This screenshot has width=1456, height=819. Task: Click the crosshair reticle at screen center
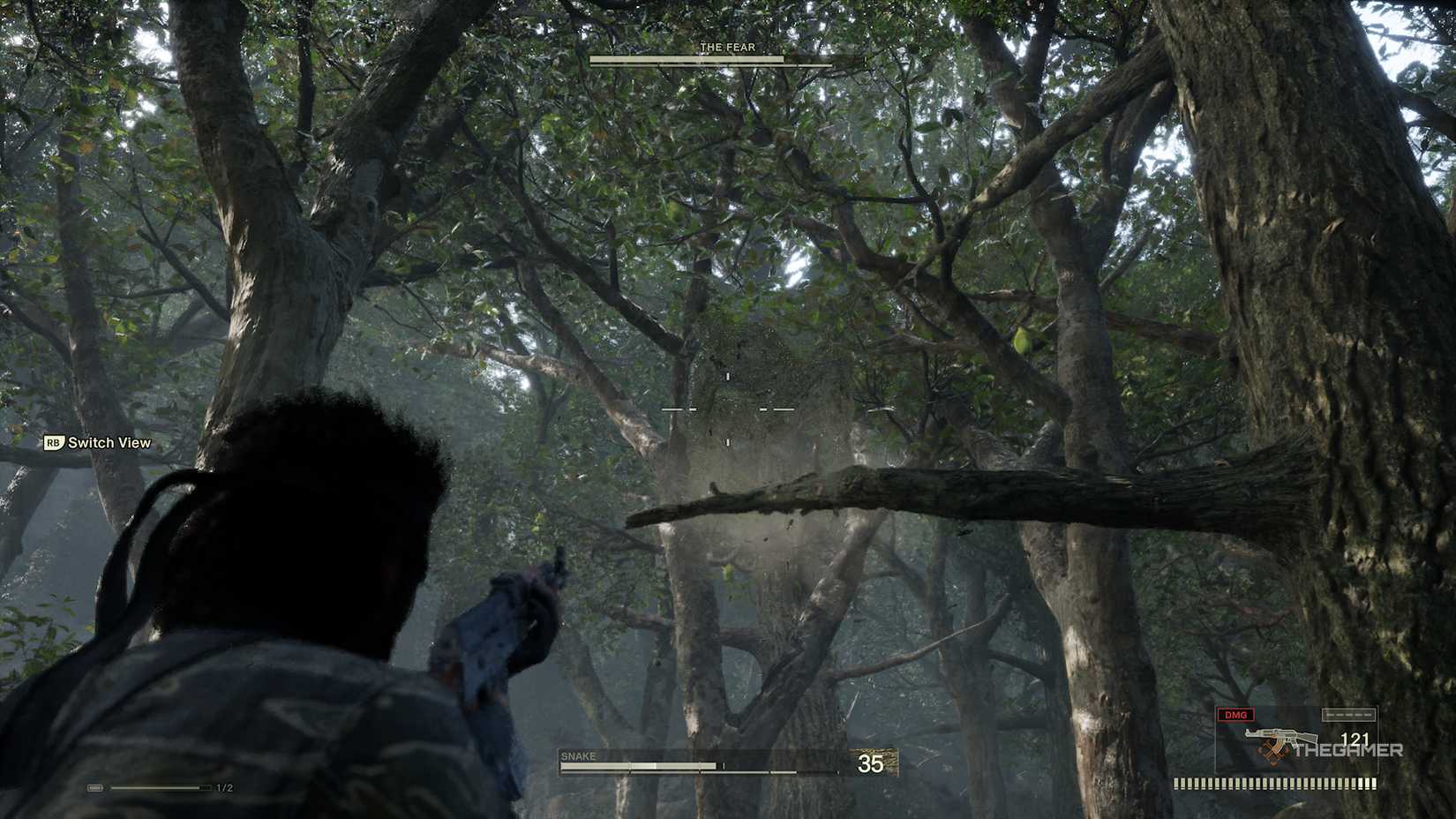[x=727, y=409]
